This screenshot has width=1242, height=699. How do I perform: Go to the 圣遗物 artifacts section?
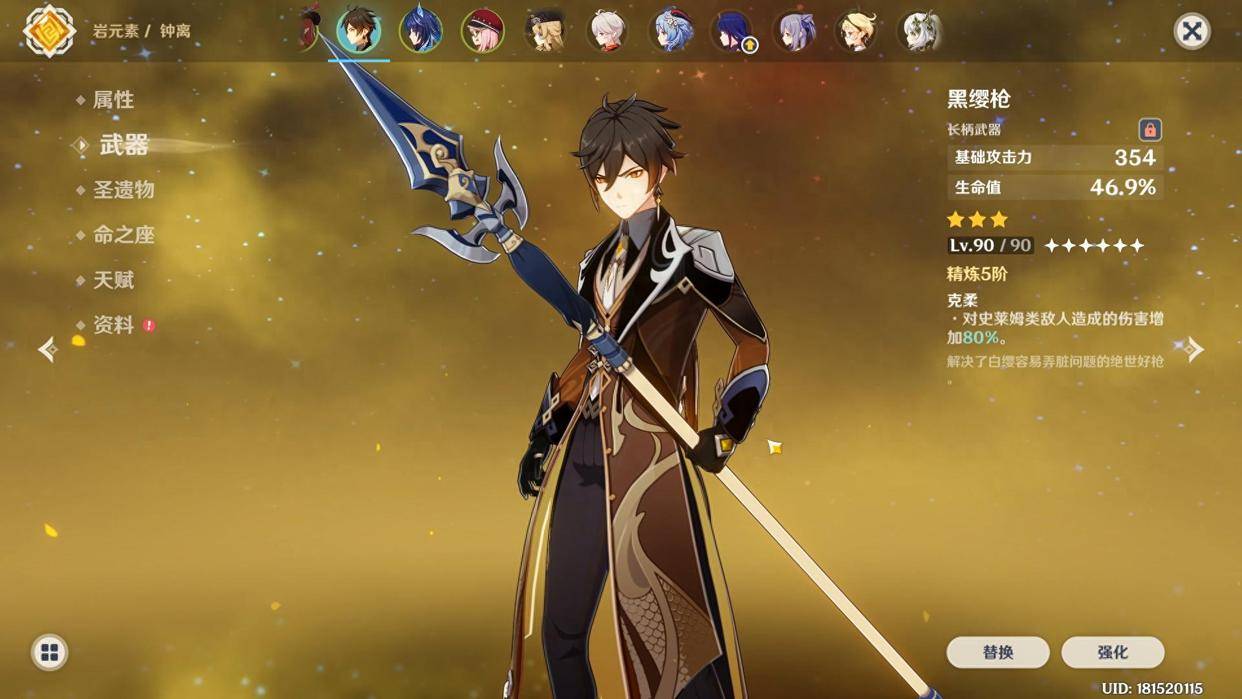(123, 190)
